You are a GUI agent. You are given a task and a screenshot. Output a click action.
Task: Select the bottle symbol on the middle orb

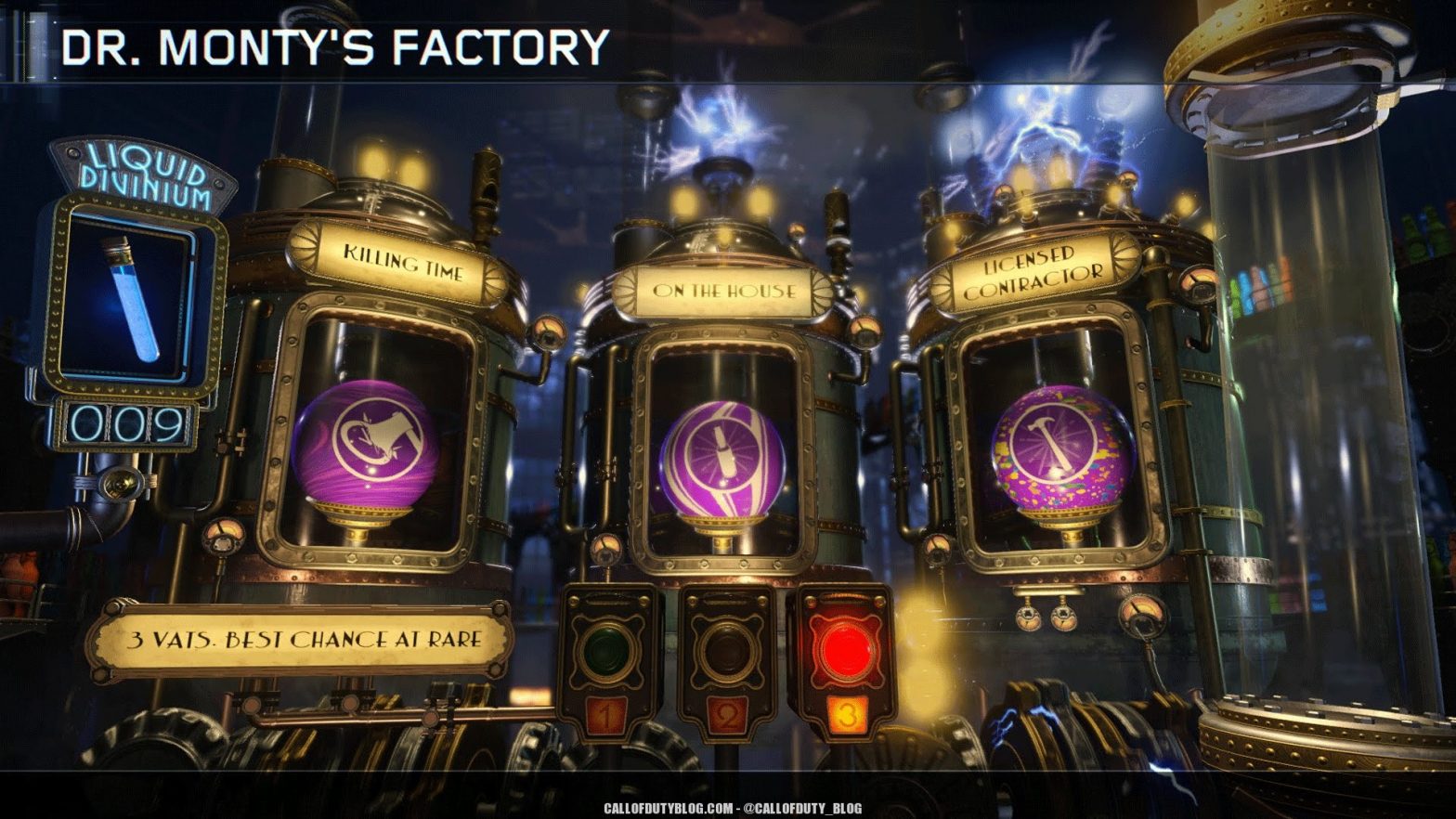tap(724, 450)
